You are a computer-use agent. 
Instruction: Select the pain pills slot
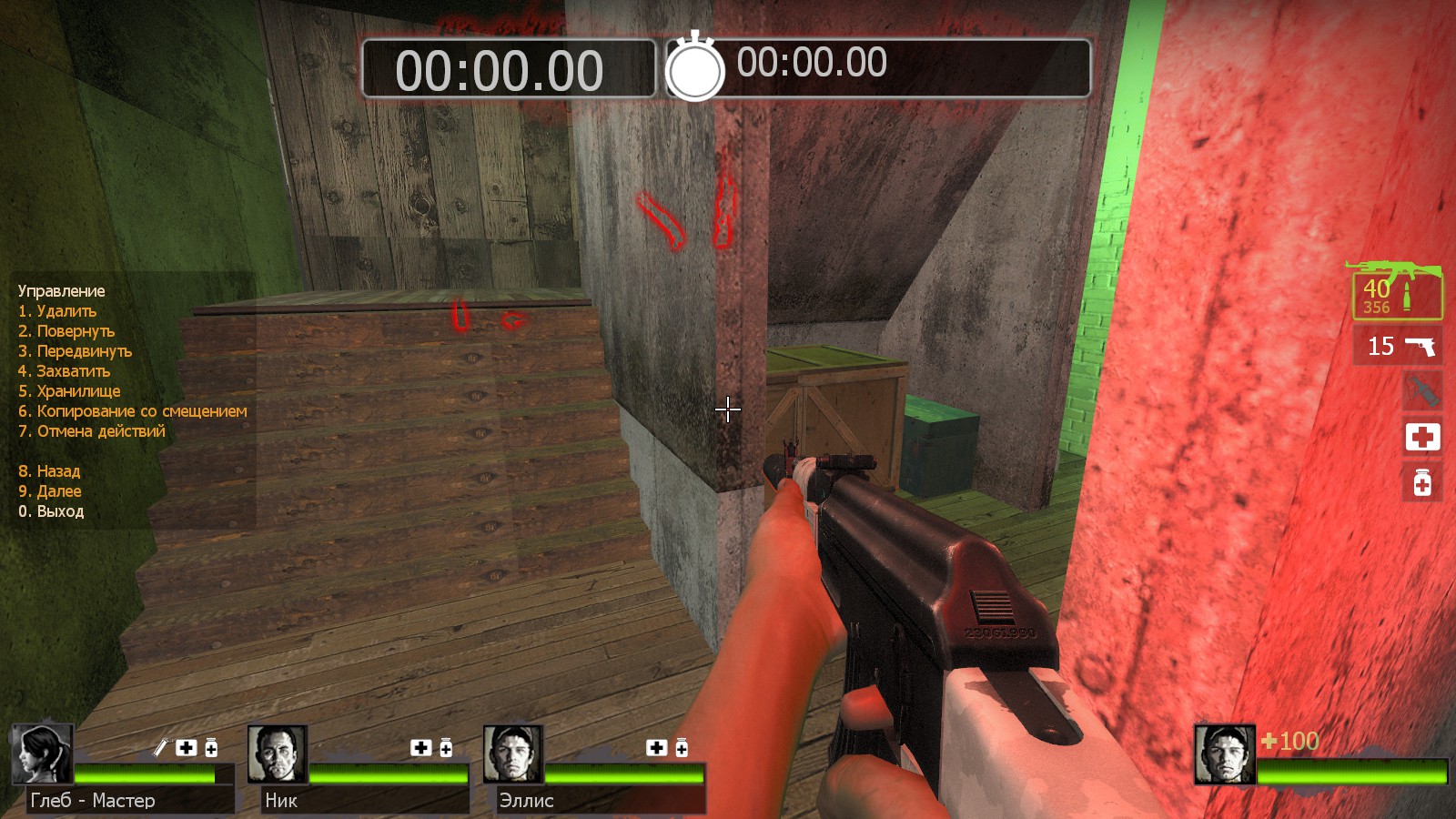pyautogui.click(x=1421, y=482)
